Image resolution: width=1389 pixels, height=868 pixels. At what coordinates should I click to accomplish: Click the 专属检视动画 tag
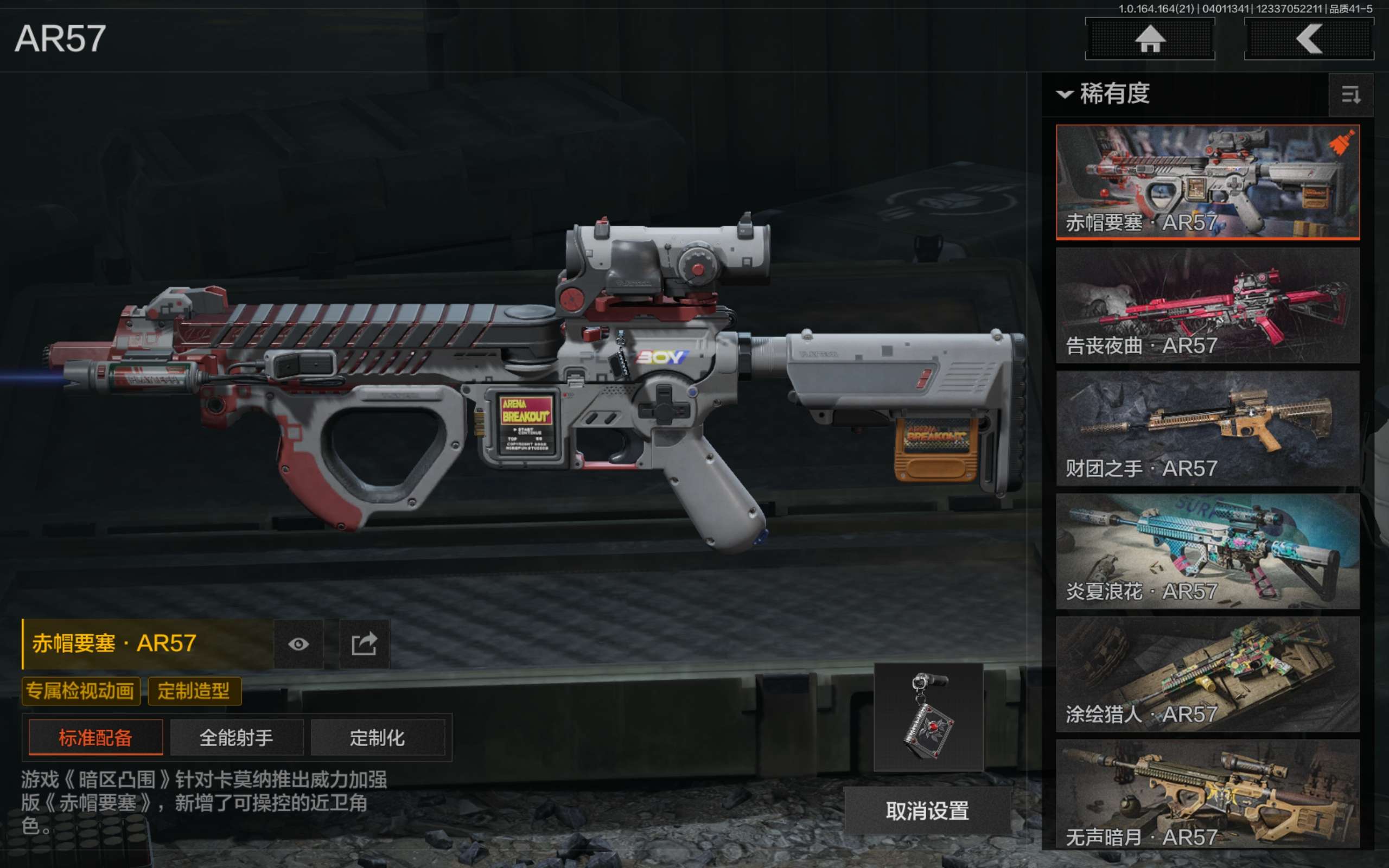pos(80,691)
